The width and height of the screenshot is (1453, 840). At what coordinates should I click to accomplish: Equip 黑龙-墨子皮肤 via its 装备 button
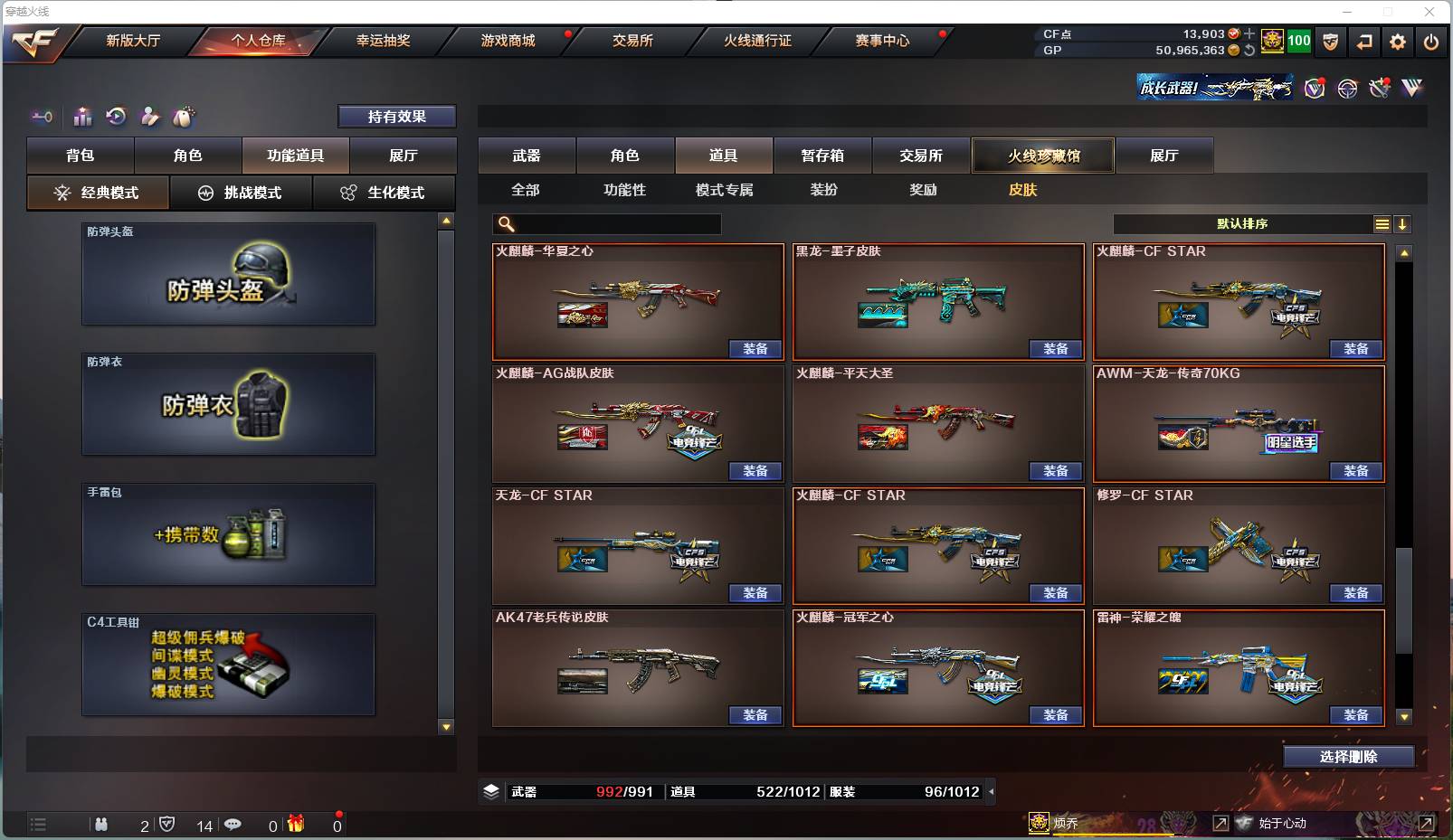point(1057,348)
